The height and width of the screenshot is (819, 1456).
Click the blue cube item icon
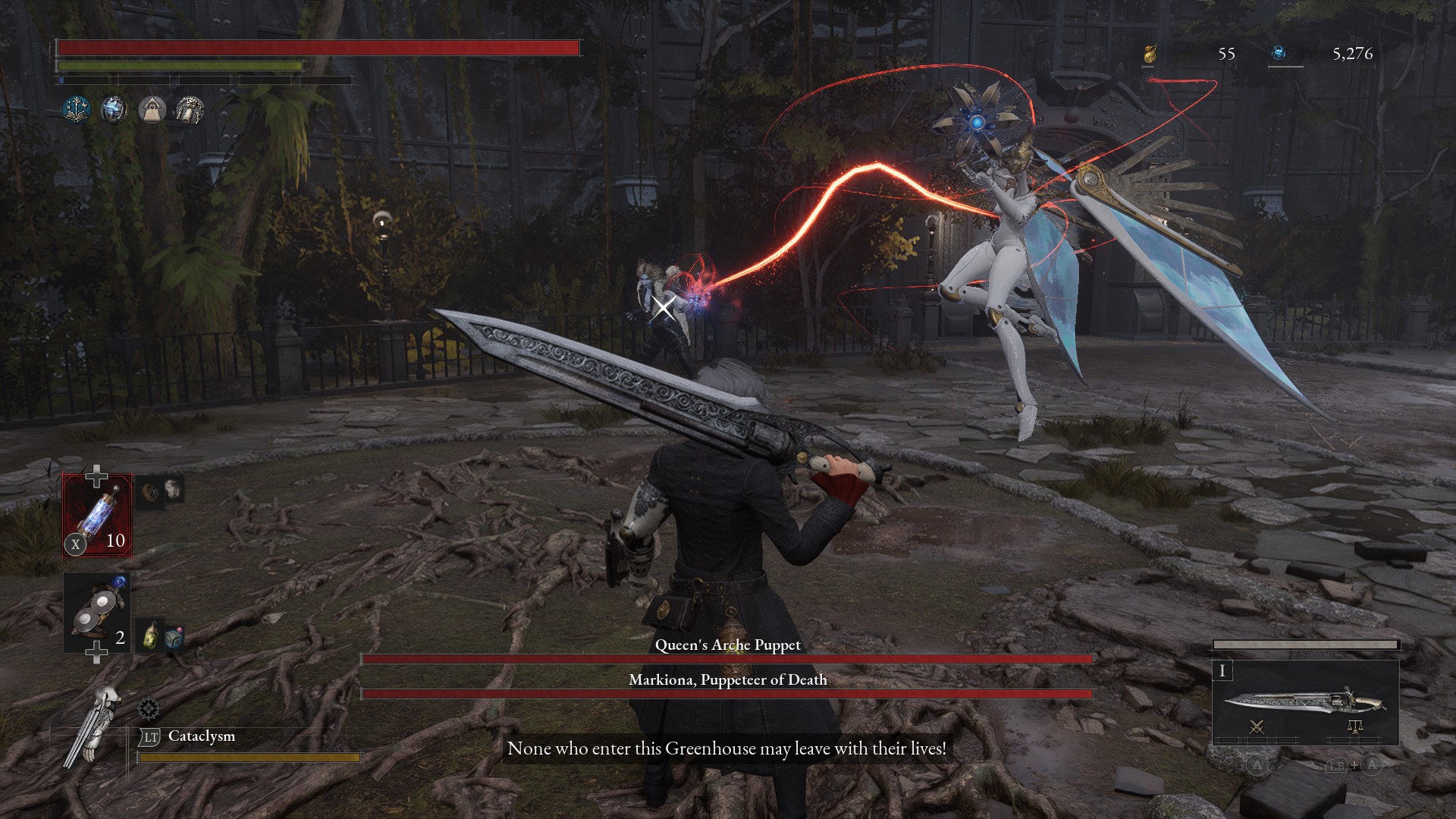click(x=174, y=639)
